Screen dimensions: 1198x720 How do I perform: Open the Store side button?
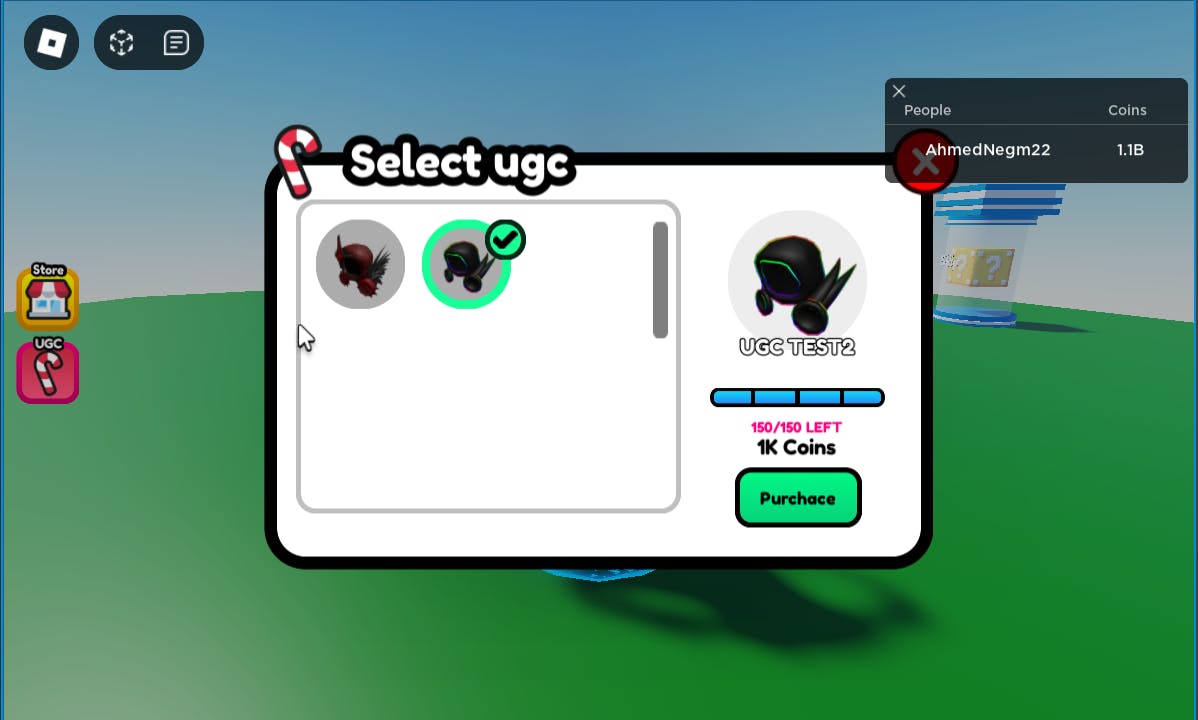pyautogui.click(x=48, y=297)
